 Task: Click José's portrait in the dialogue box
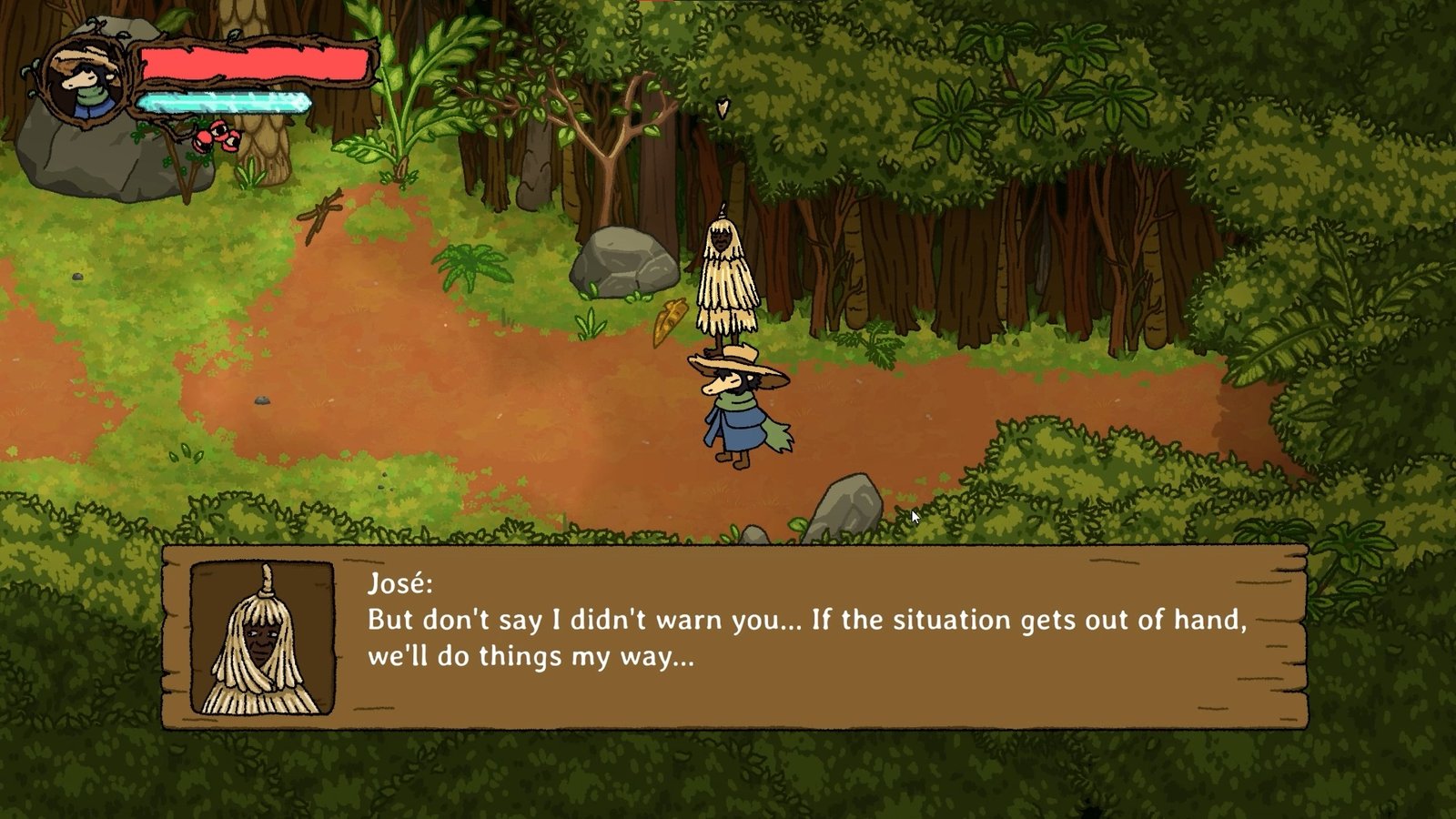tap(262, 638)
